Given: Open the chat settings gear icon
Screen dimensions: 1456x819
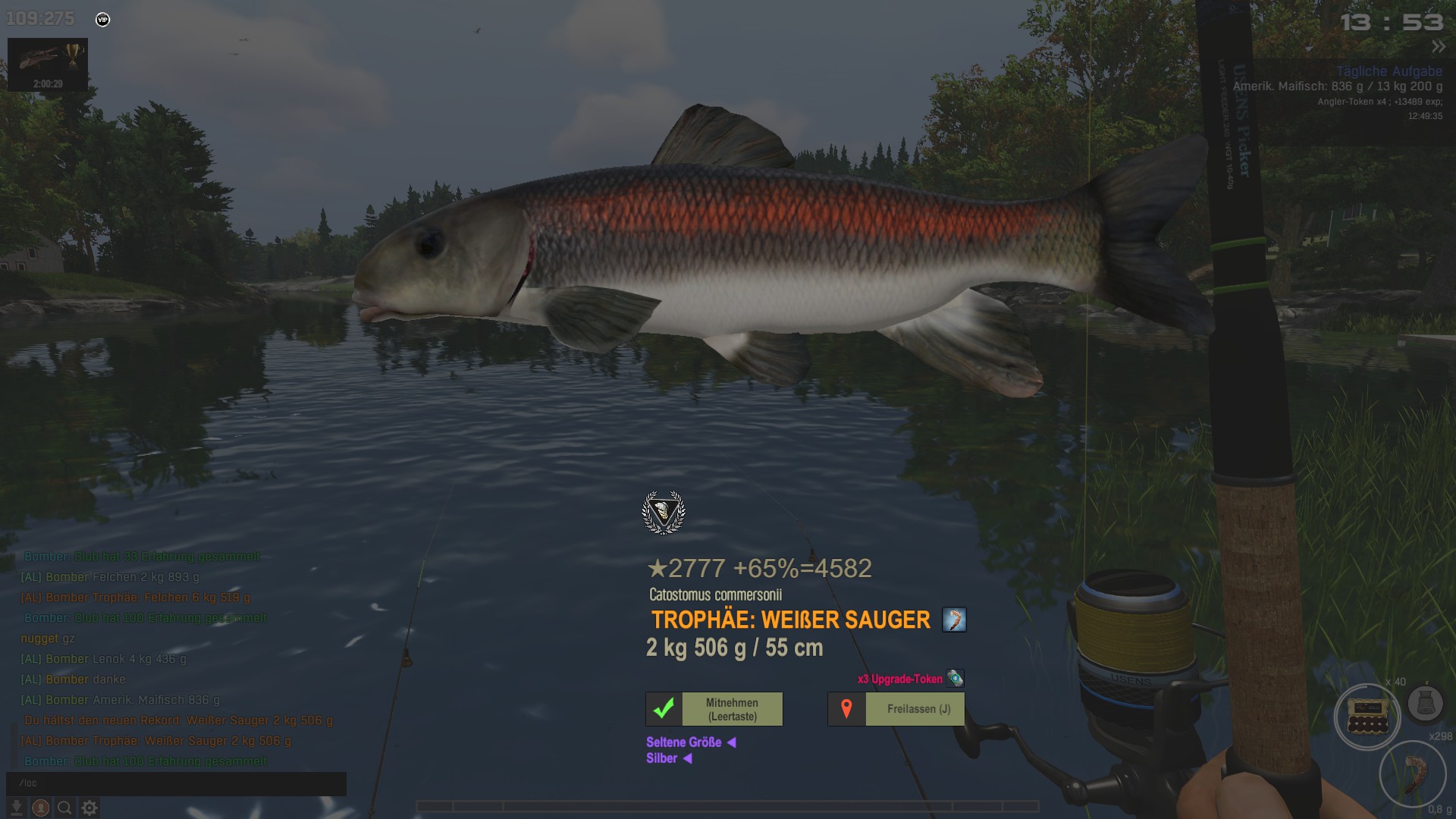Looking at the screenshot, I should [89, 808].
